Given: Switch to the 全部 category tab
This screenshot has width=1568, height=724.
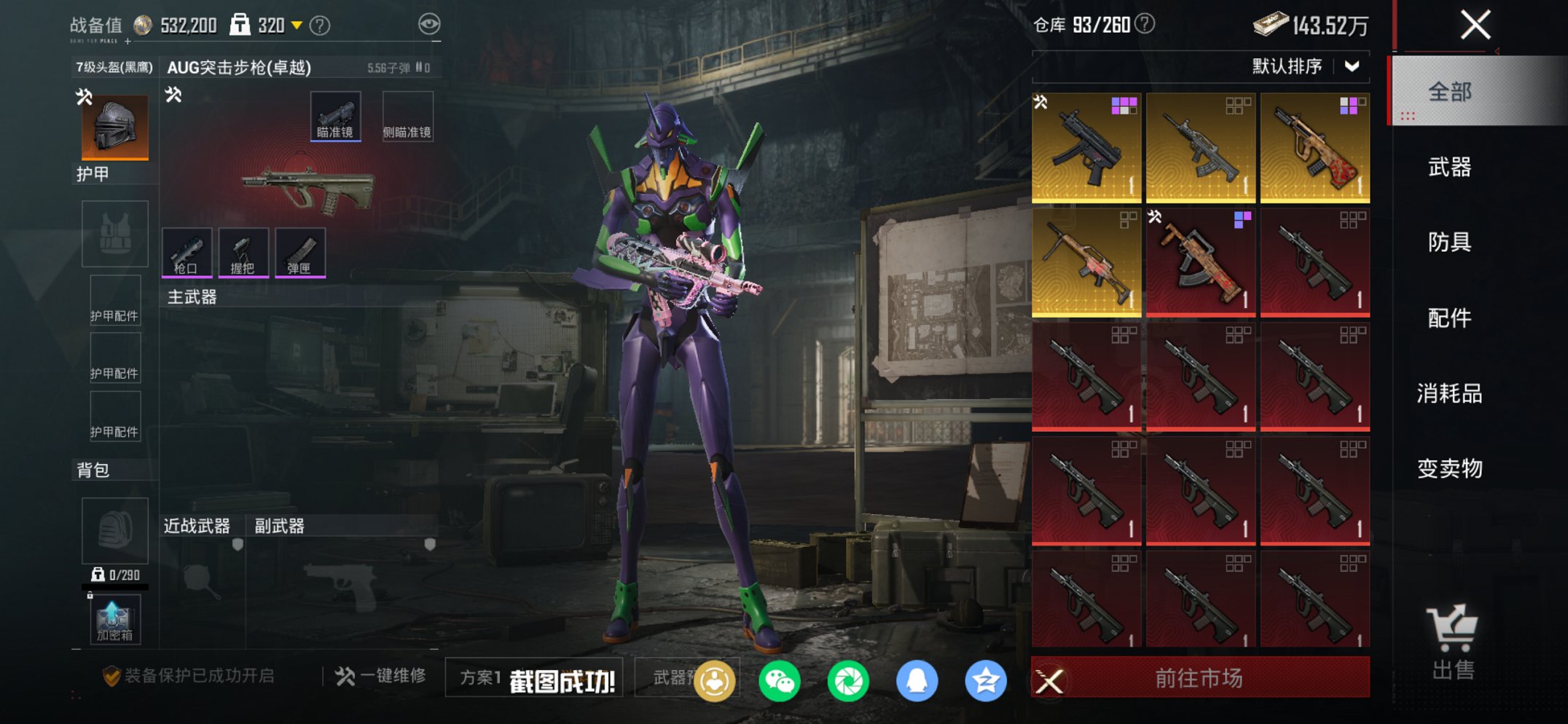Looking at the screenshot, I should [1450, 92].
